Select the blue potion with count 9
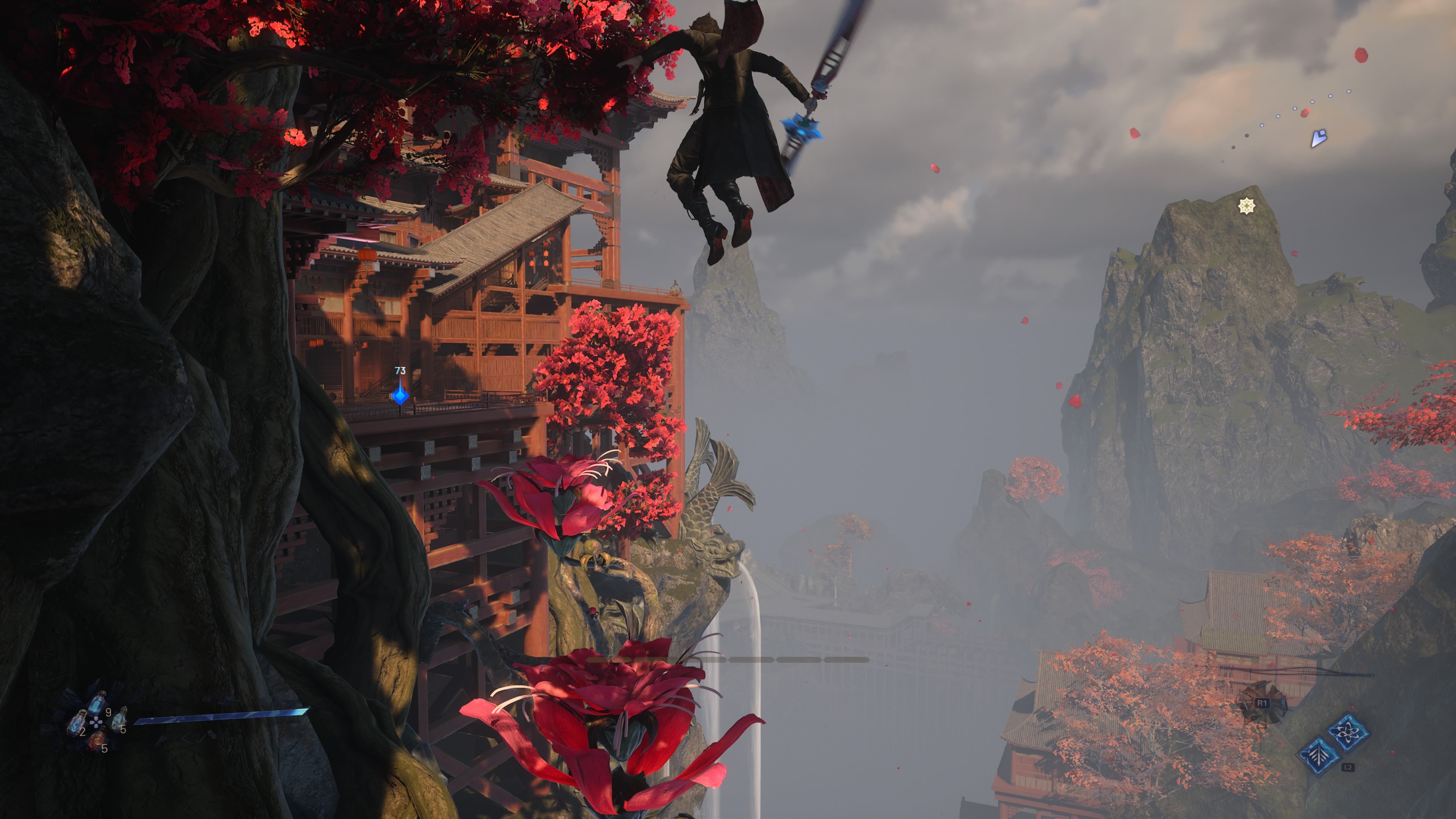Screen dimensions: 1456x819 (98, 704)
